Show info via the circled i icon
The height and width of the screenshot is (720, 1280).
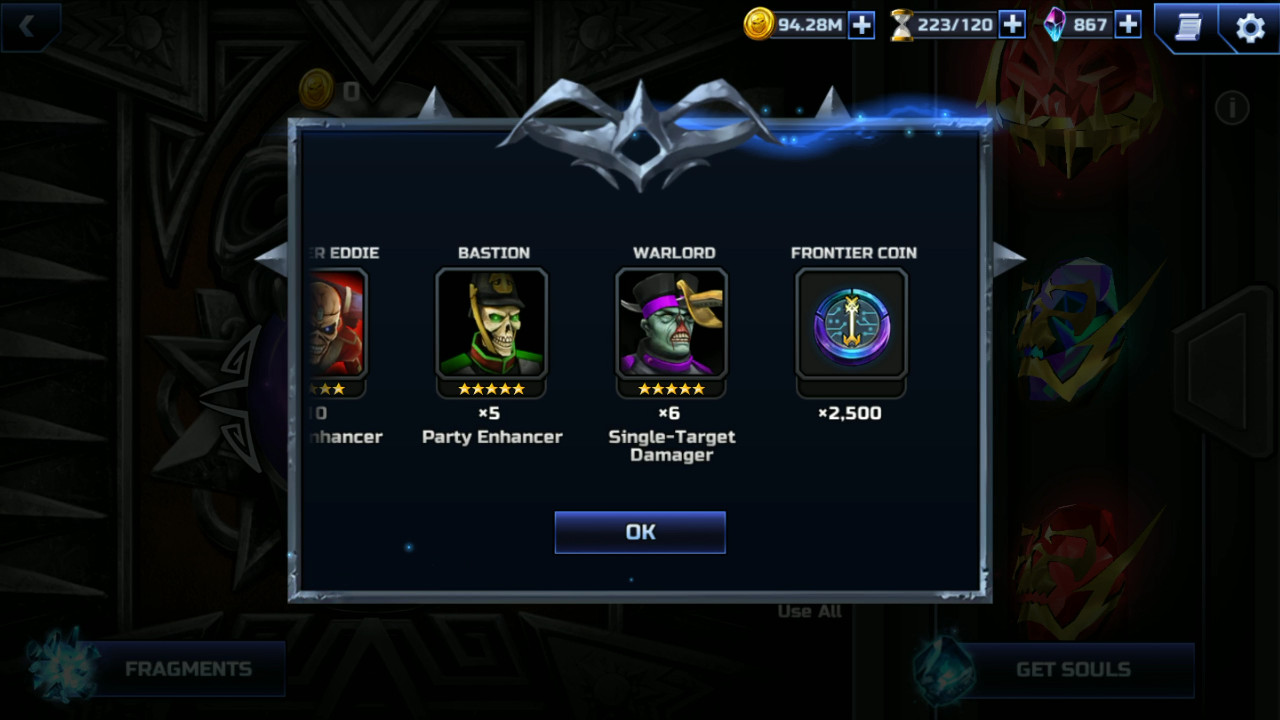[1232, 107]
